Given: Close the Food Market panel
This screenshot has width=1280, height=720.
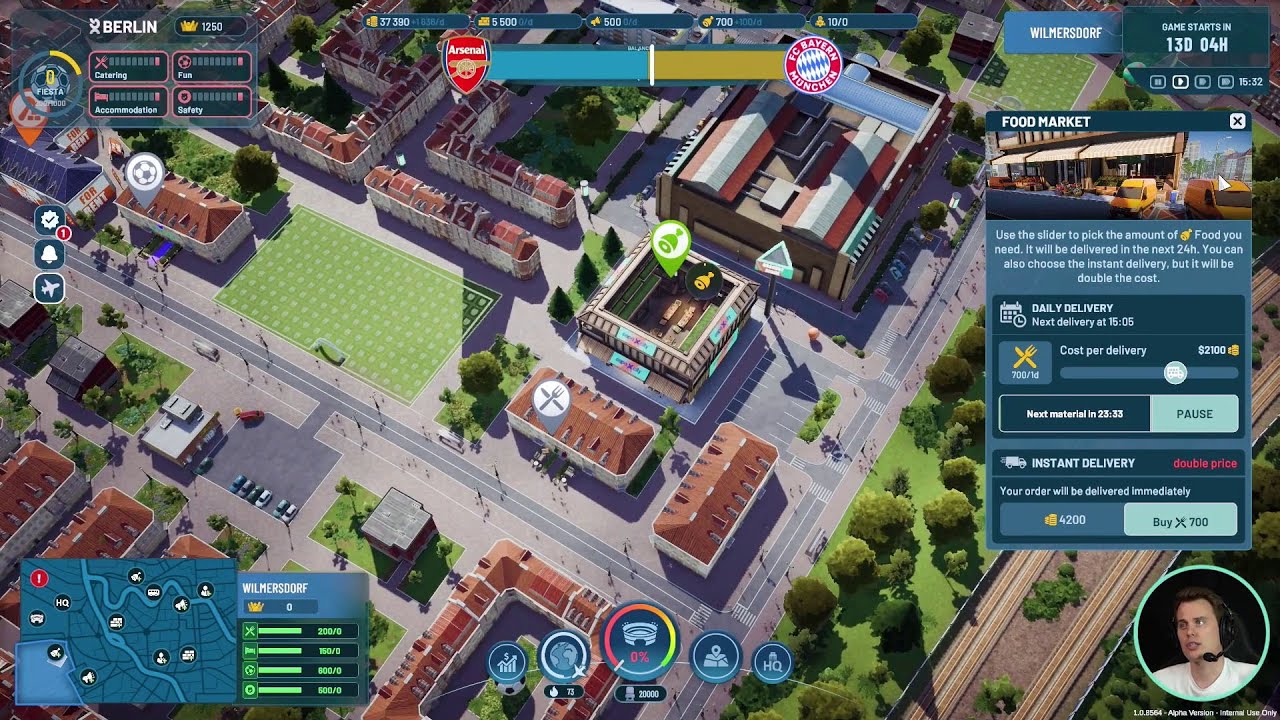Looking at the screenshot, I should point(1237,121).
